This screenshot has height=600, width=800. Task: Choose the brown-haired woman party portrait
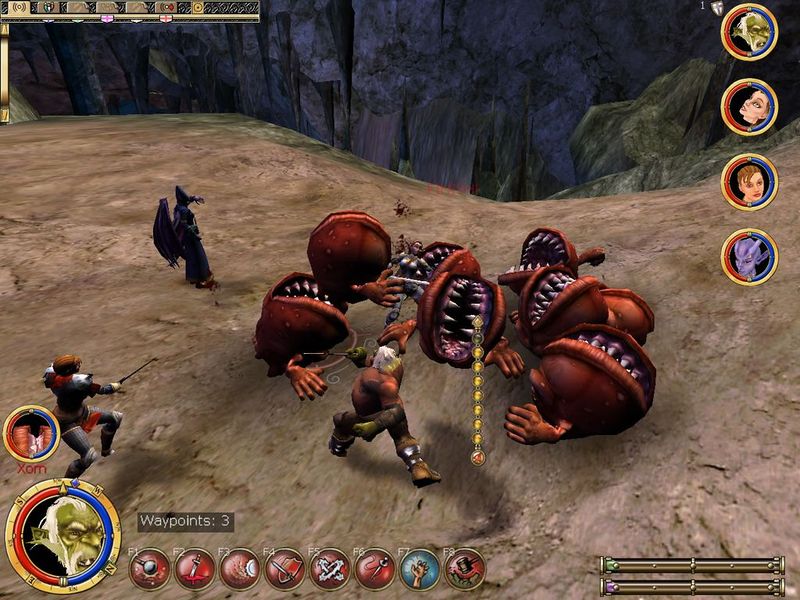[749, 181]
